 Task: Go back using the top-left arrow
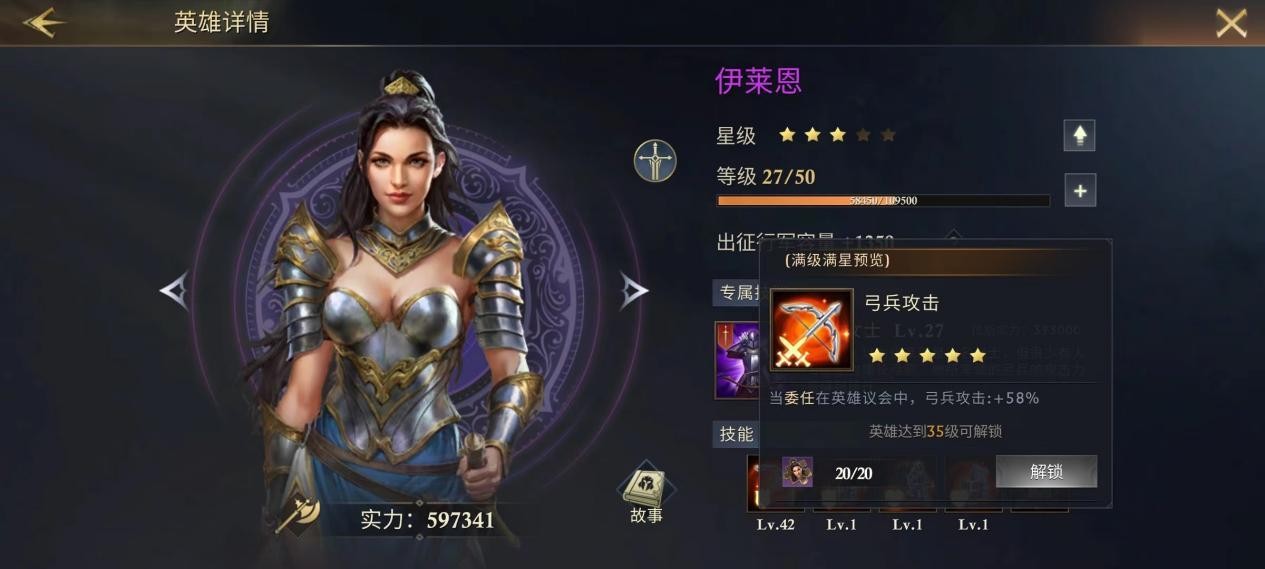click(44, 23)
